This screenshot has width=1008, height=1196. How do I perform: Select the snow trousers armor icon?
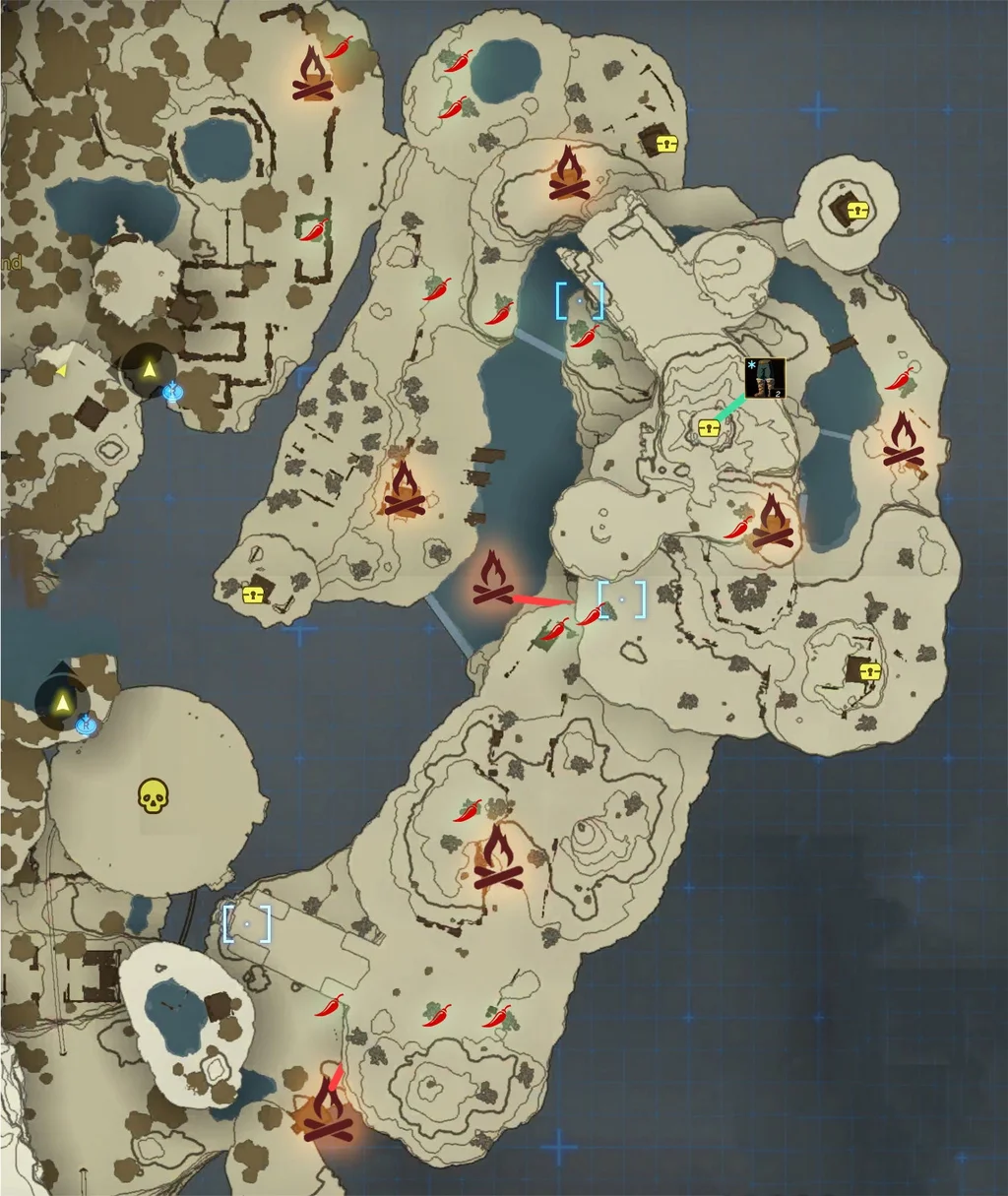pos(765,378)
